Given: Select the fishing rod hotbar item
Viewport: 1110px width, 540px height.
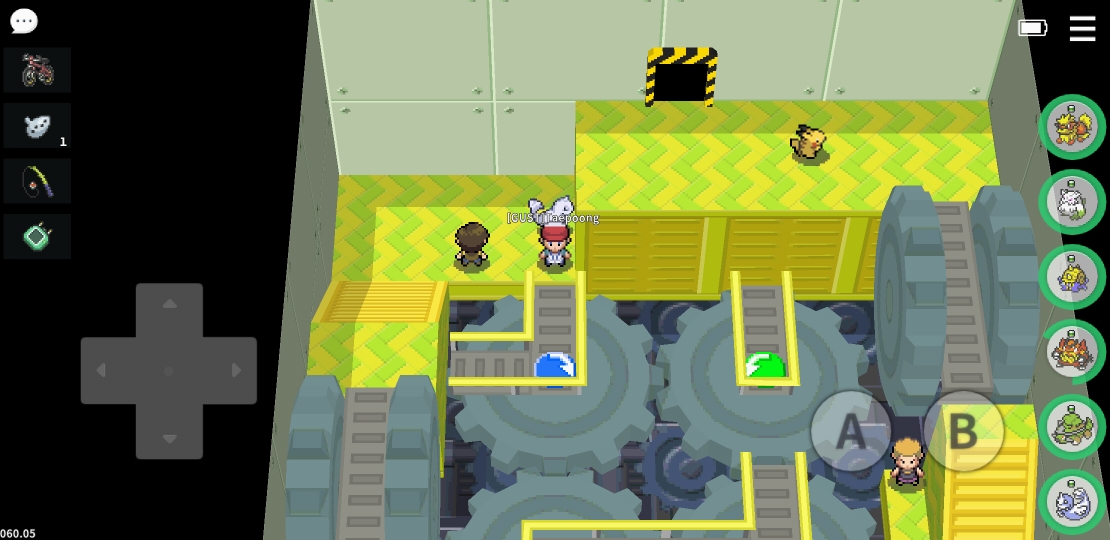Looking at the screenshot, I should pos(37,181).
